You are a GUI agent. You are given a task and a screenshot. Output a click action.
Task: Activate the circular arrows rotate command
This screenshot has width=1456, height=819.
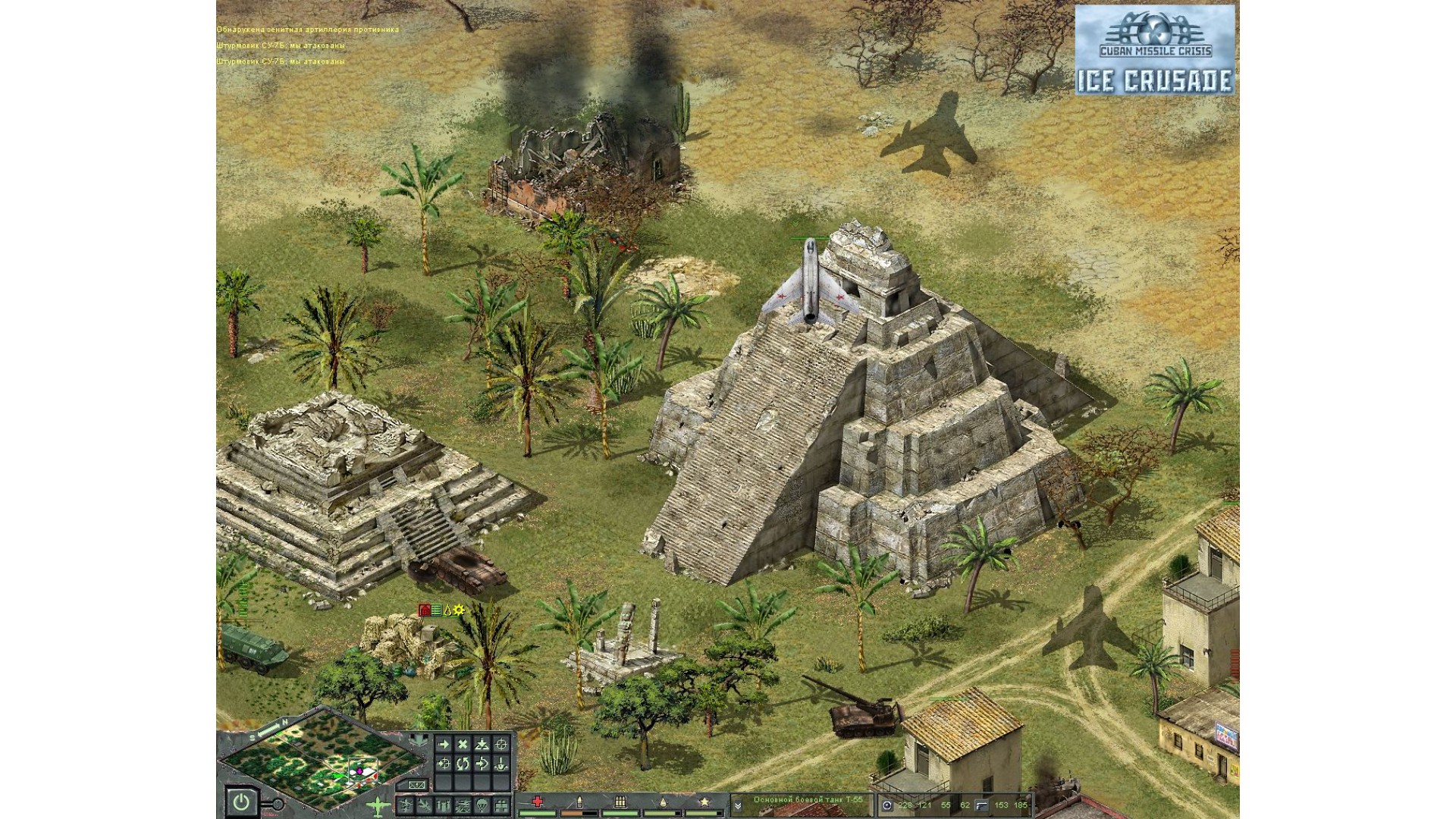click(463, 764)
